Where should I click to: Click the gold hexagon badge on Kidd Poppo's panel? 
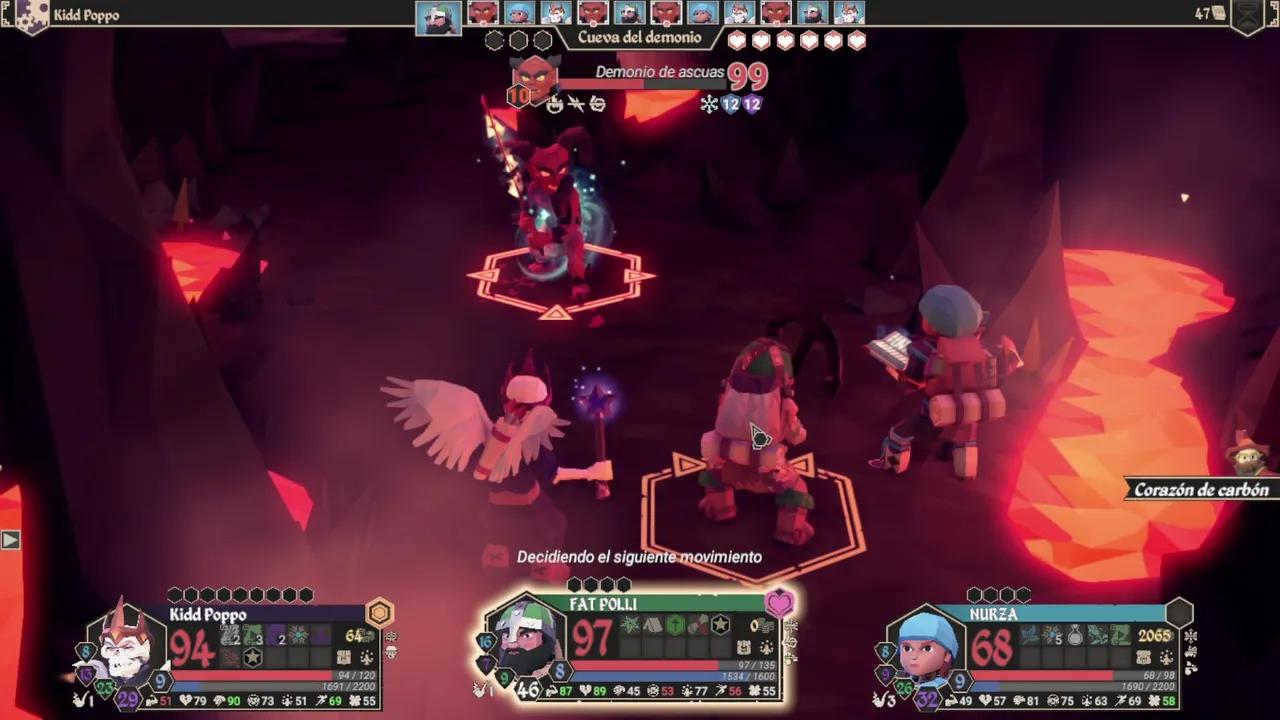click(380, 612)
